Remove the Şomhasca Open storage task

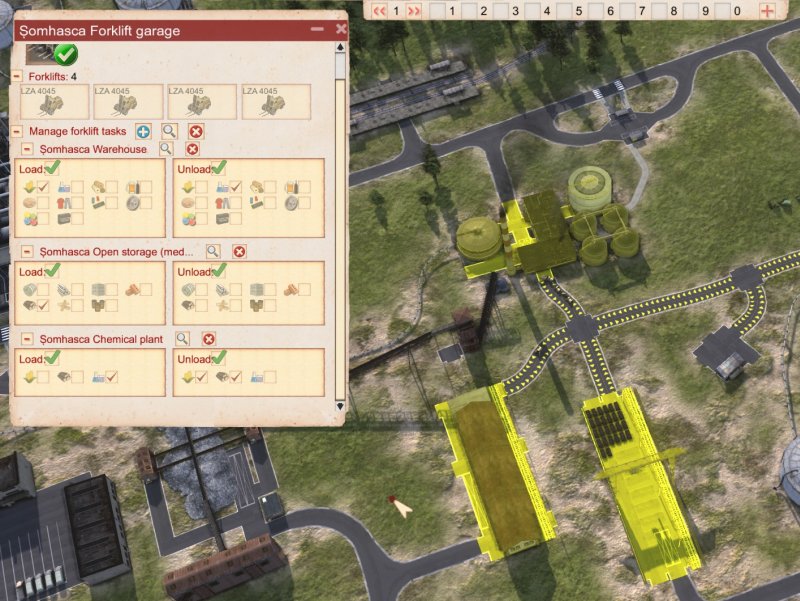coord(239,252)
